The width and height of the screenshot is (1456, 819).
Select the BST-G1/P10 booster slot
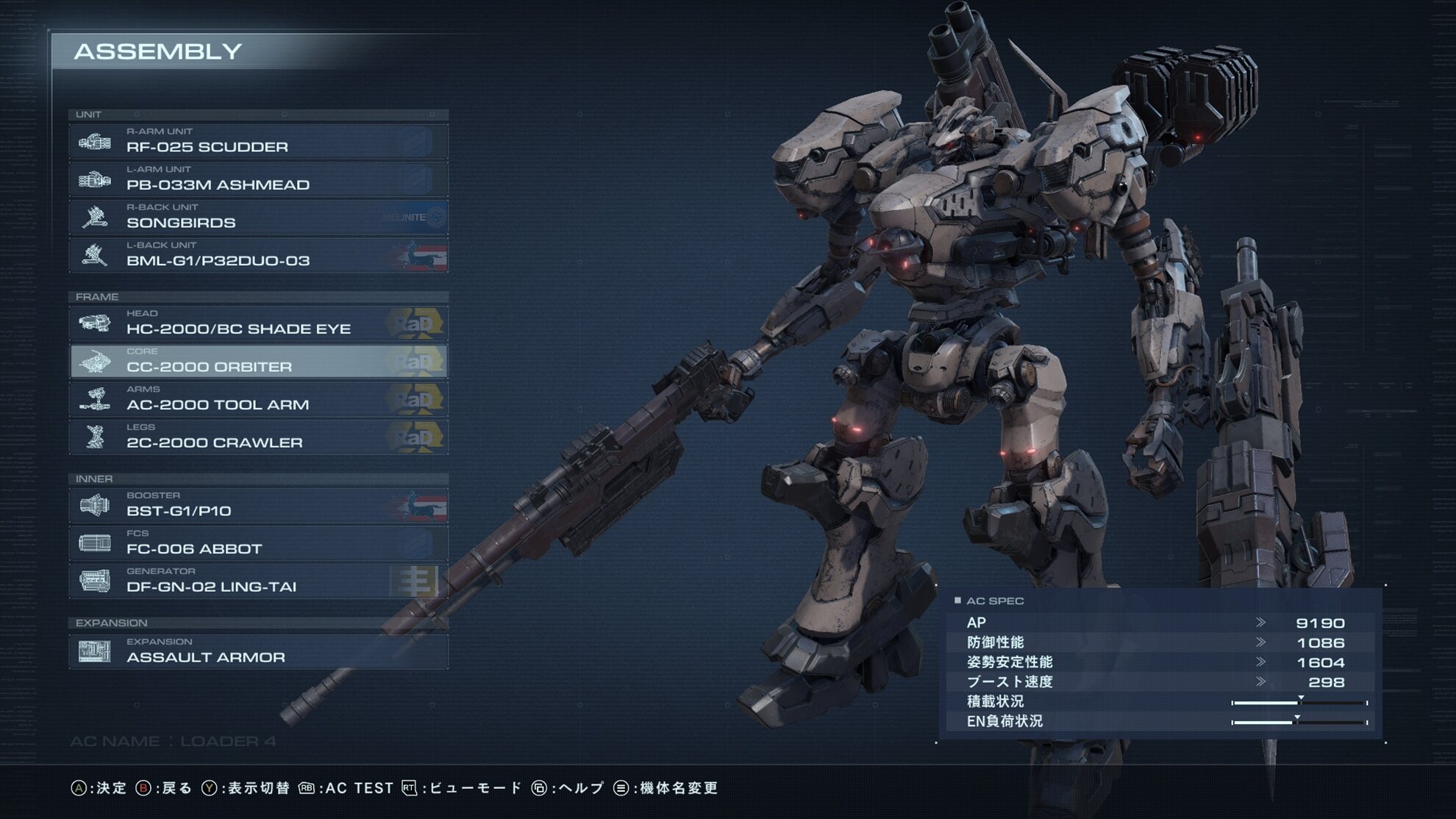(x=258, y=506)
